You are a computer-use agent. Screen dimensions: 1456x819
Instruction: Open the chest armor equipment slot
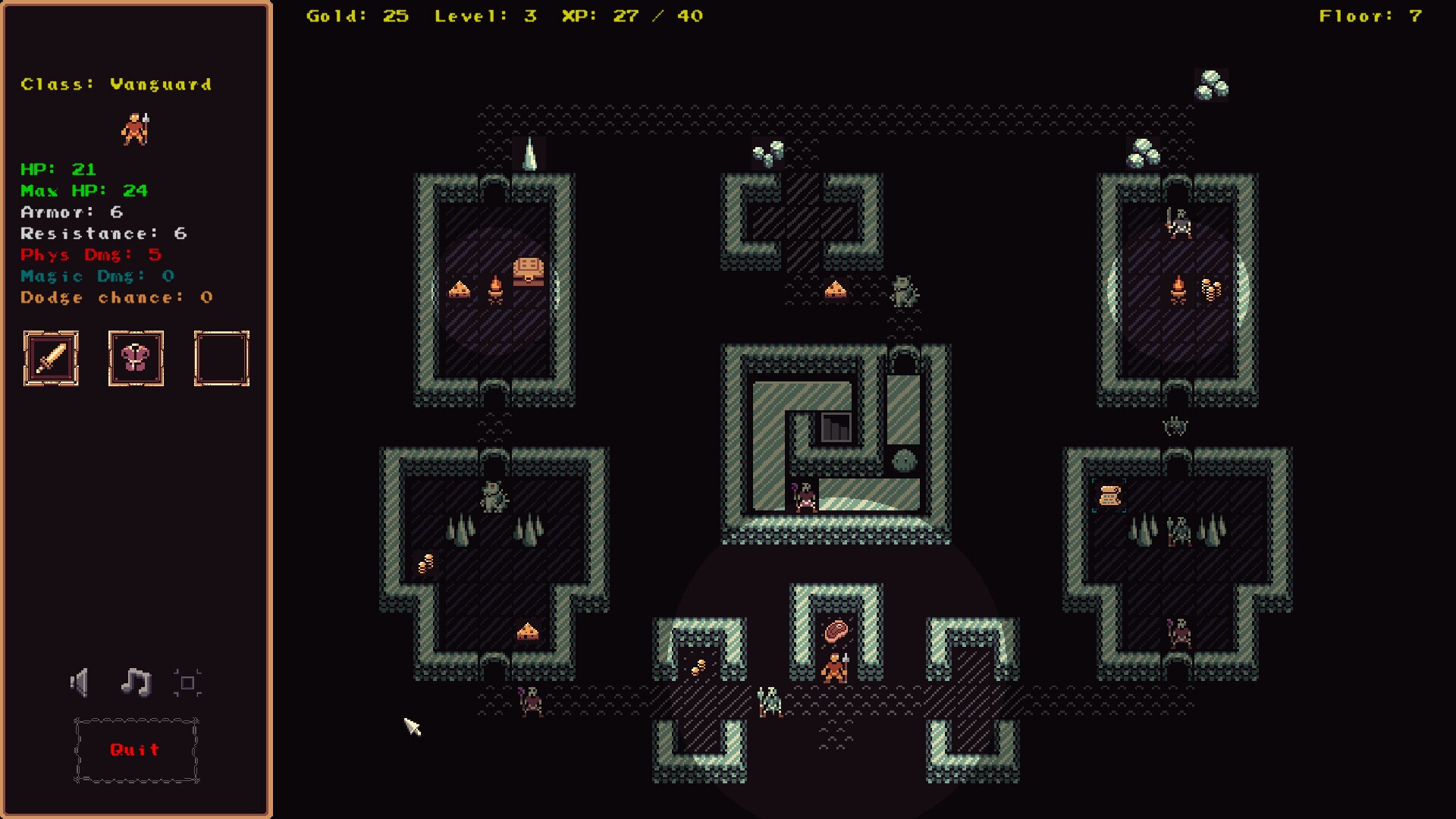pos(136,358)
